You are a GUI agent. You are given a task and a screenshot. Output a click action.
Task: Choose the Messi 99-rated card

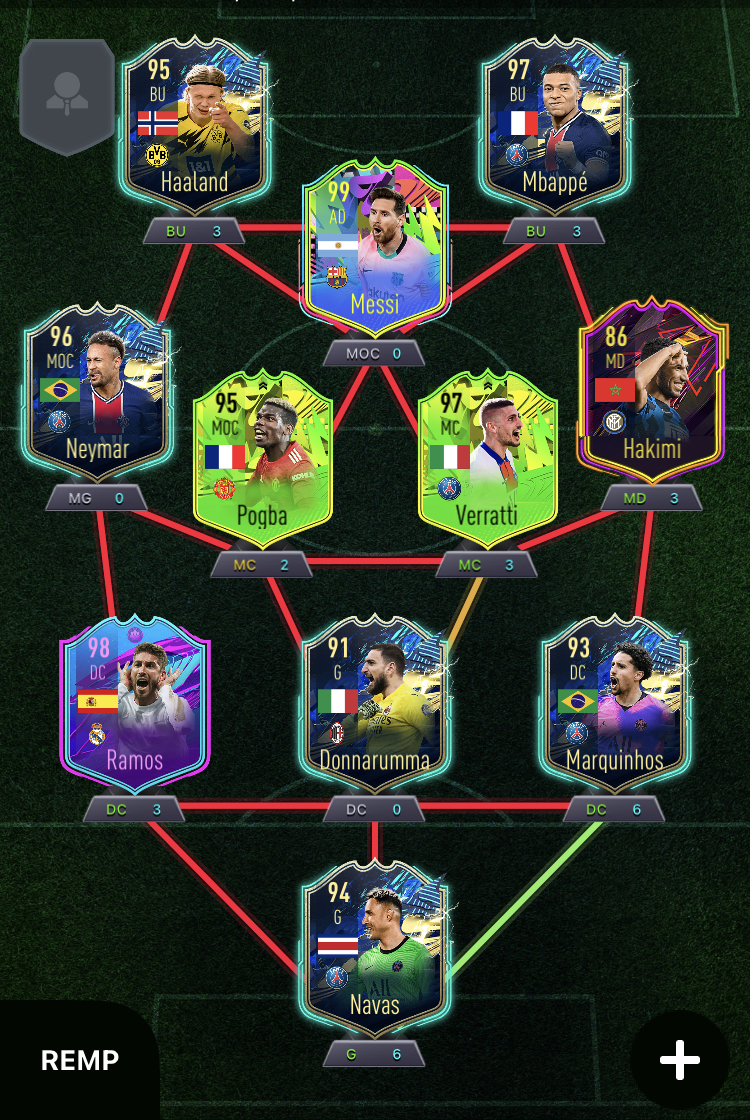click(x=375, y=250)
